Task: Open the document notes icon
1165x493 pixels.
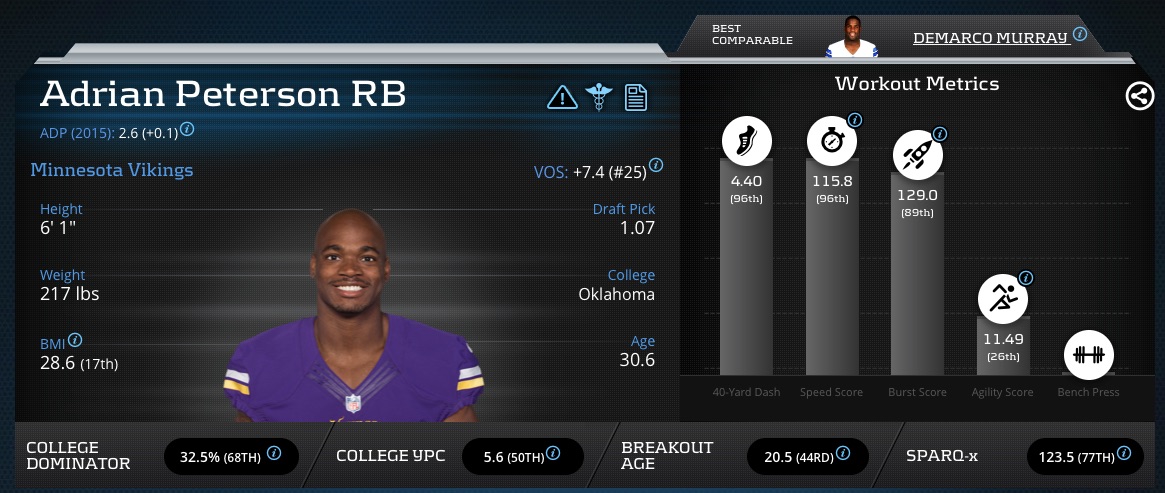Action: (x=636, y=97)
